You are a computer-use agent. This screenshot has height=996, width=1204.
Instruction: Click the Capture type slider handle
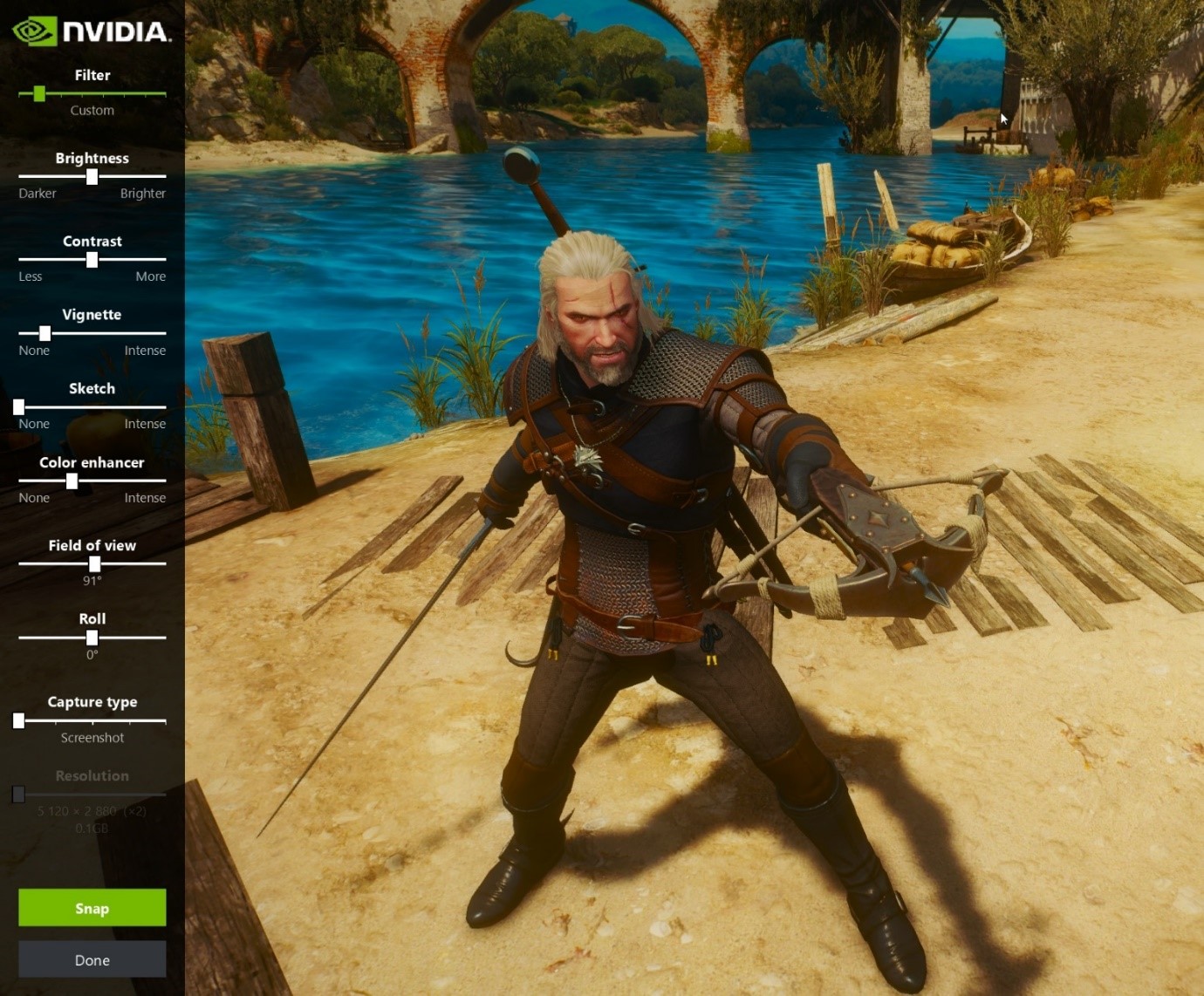18,720
